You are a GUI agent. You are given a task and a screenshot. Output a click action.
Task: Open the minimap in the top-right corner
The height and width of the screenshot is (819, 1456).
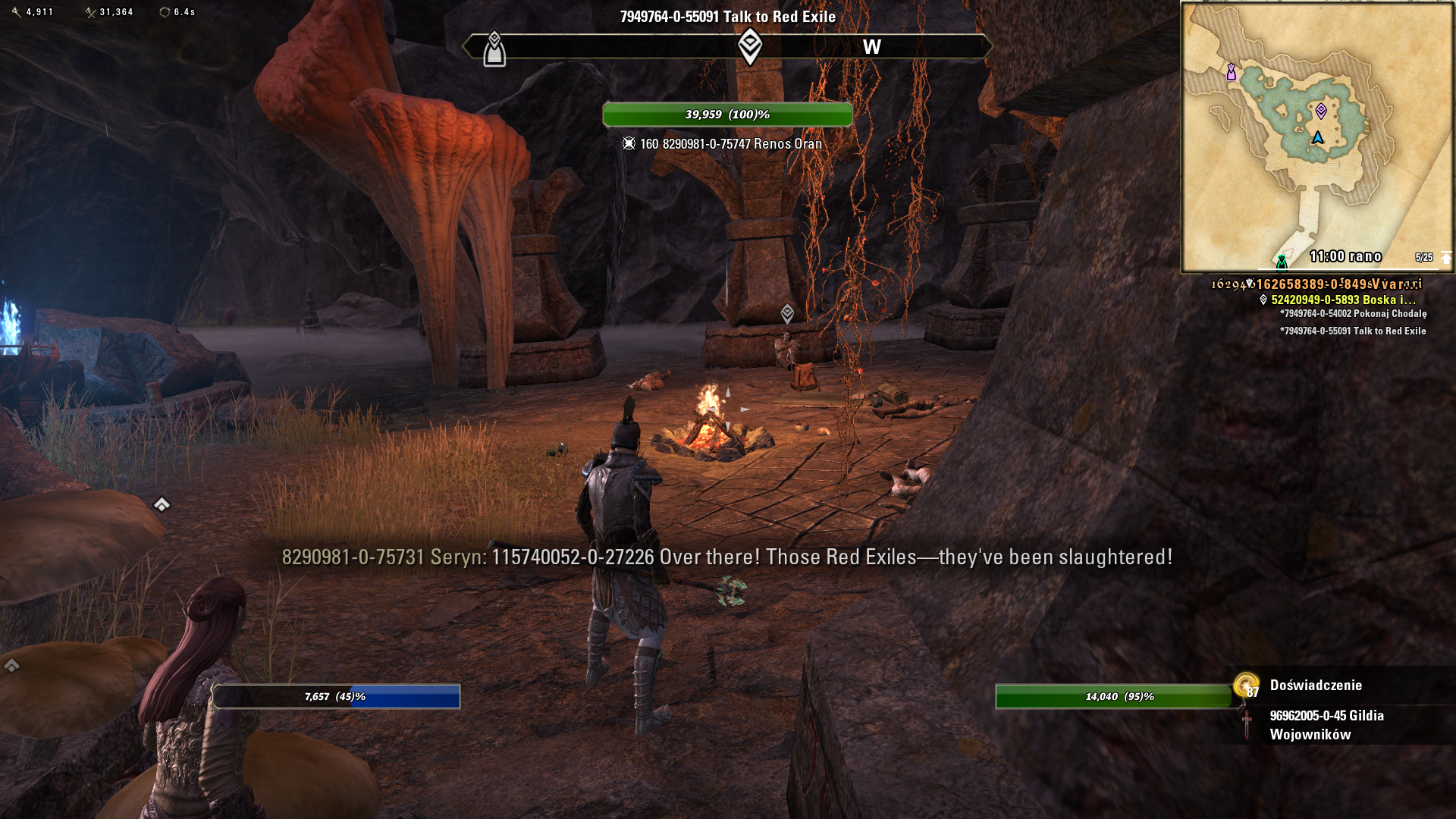point(1316,136)
